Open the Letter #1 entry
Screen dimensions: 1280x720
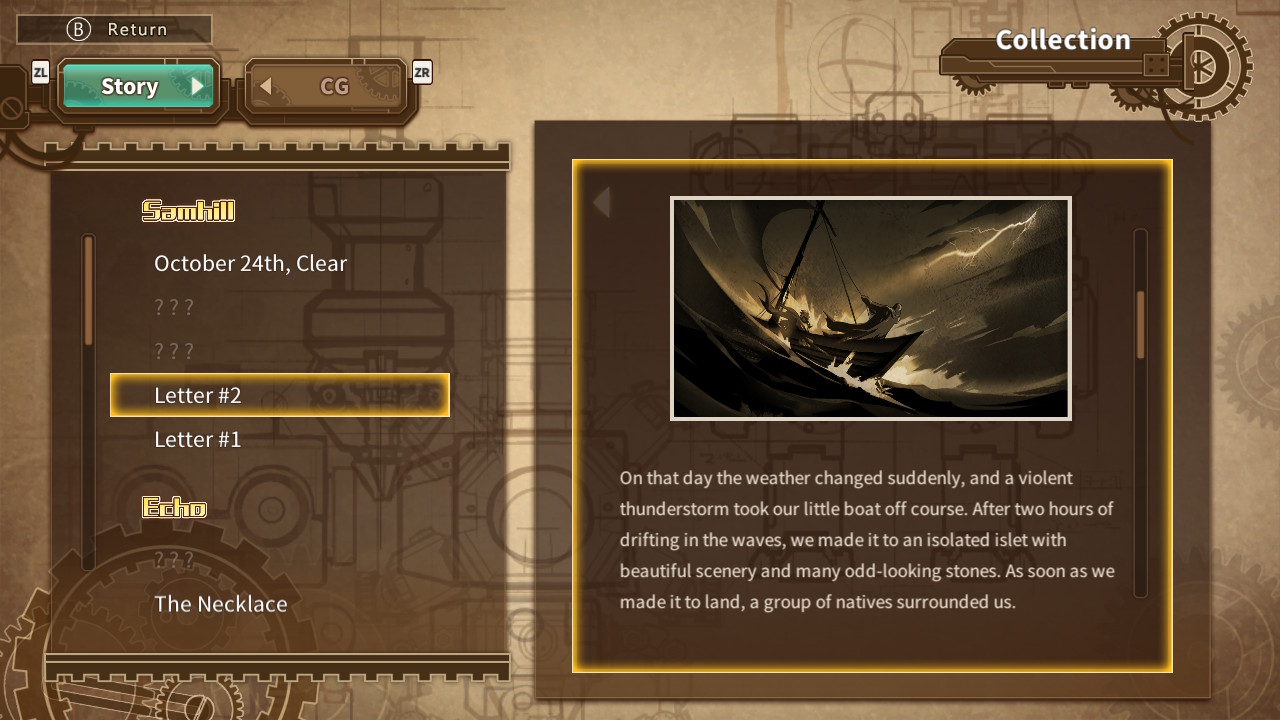pyautogui.click(x=195, y=439)
